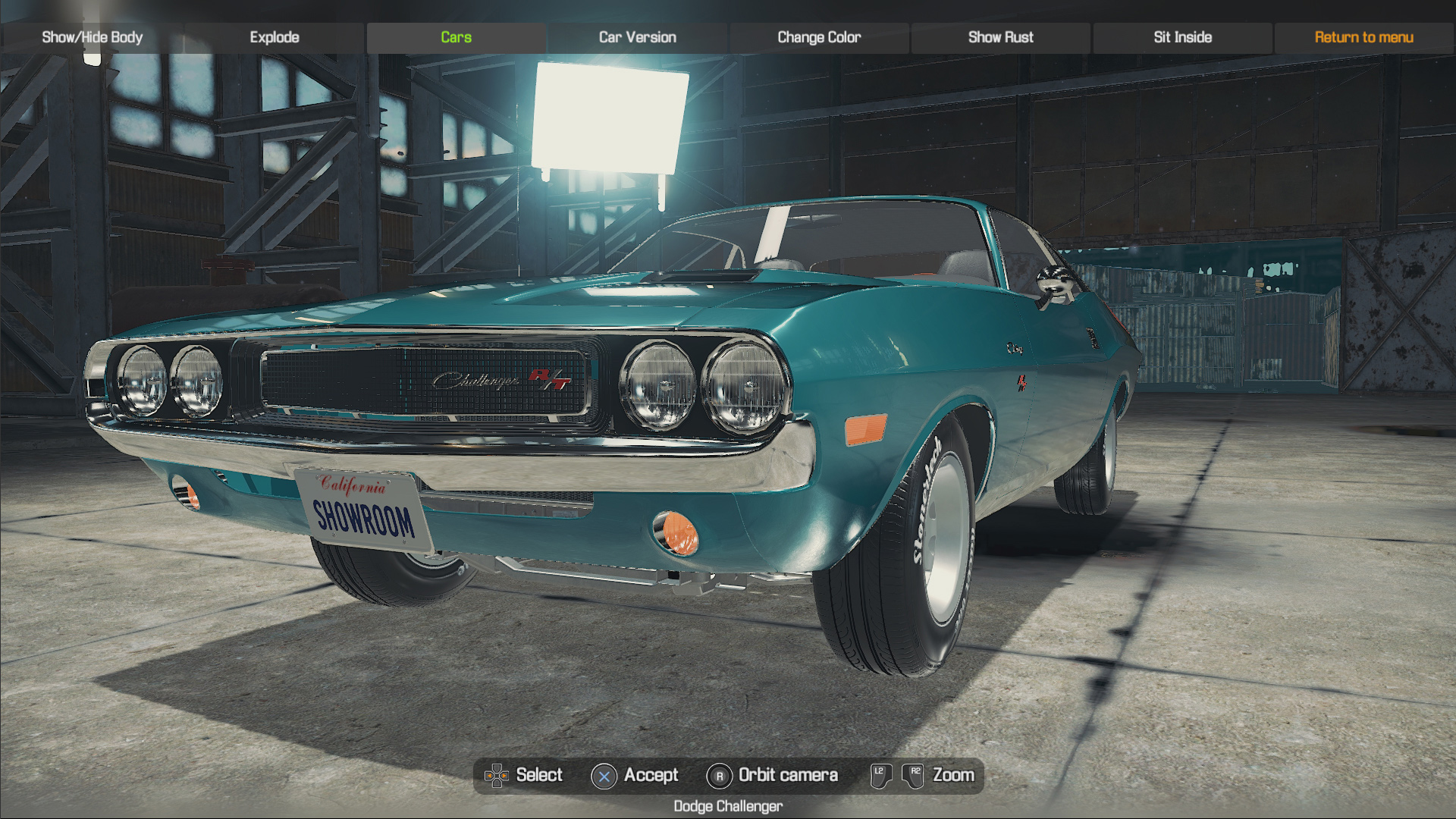Click the L2 trigger Zoom icon
Image resolution: width=1456 pixels, height=819 pixels.
(880, 775)
